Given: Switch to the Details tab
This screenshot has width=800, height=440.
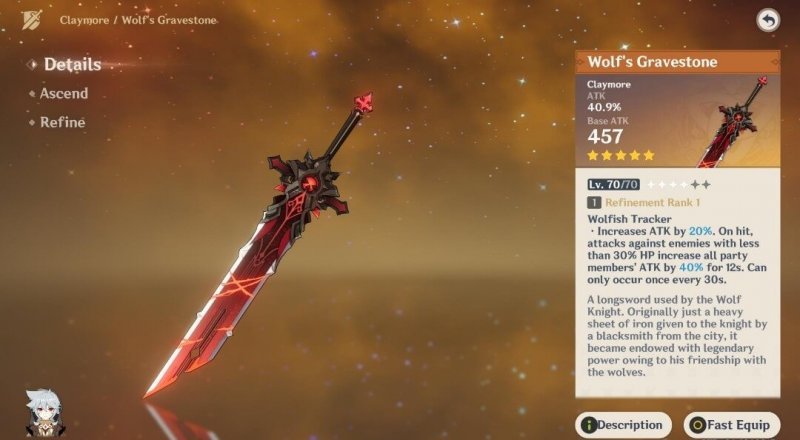Looking at the screenshot, I should click(x=71, y=65).
